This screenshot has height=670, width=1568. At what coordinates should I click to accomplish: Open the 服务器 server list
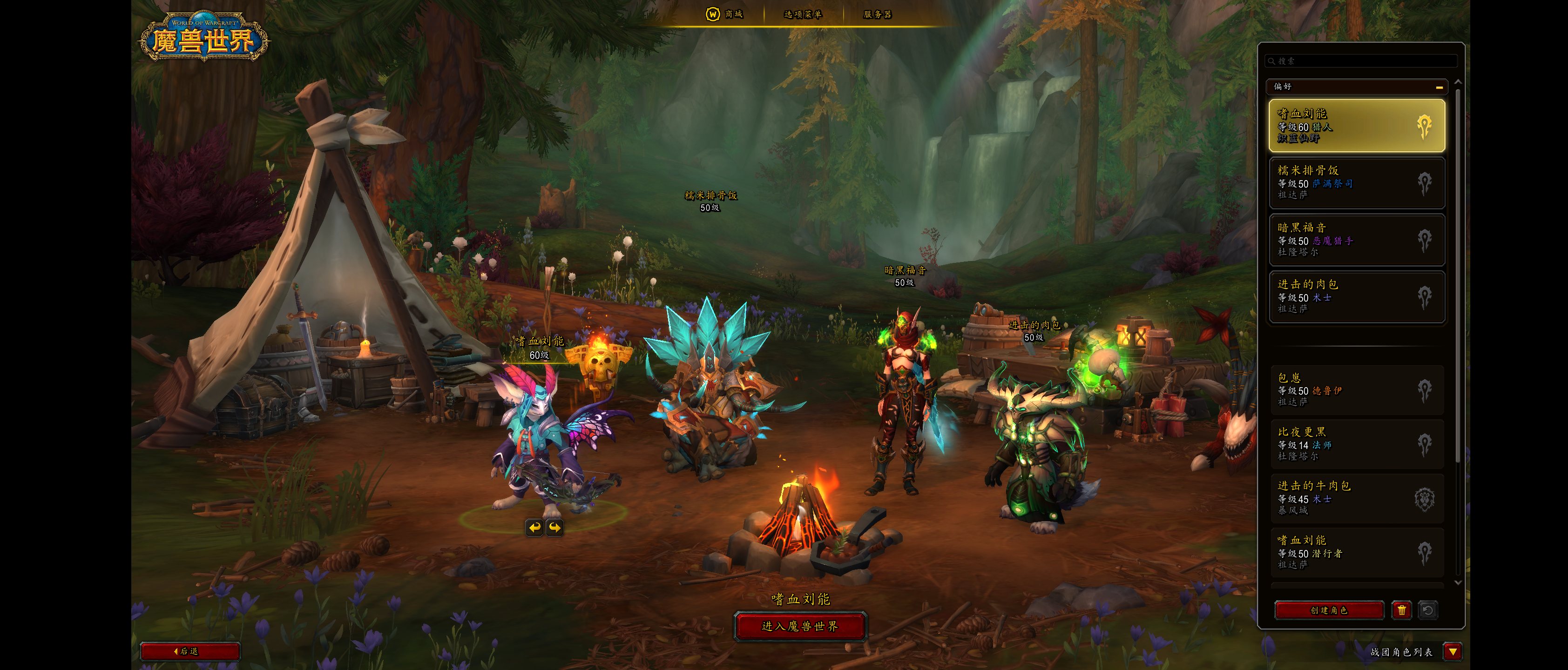(x=877, y=14)
